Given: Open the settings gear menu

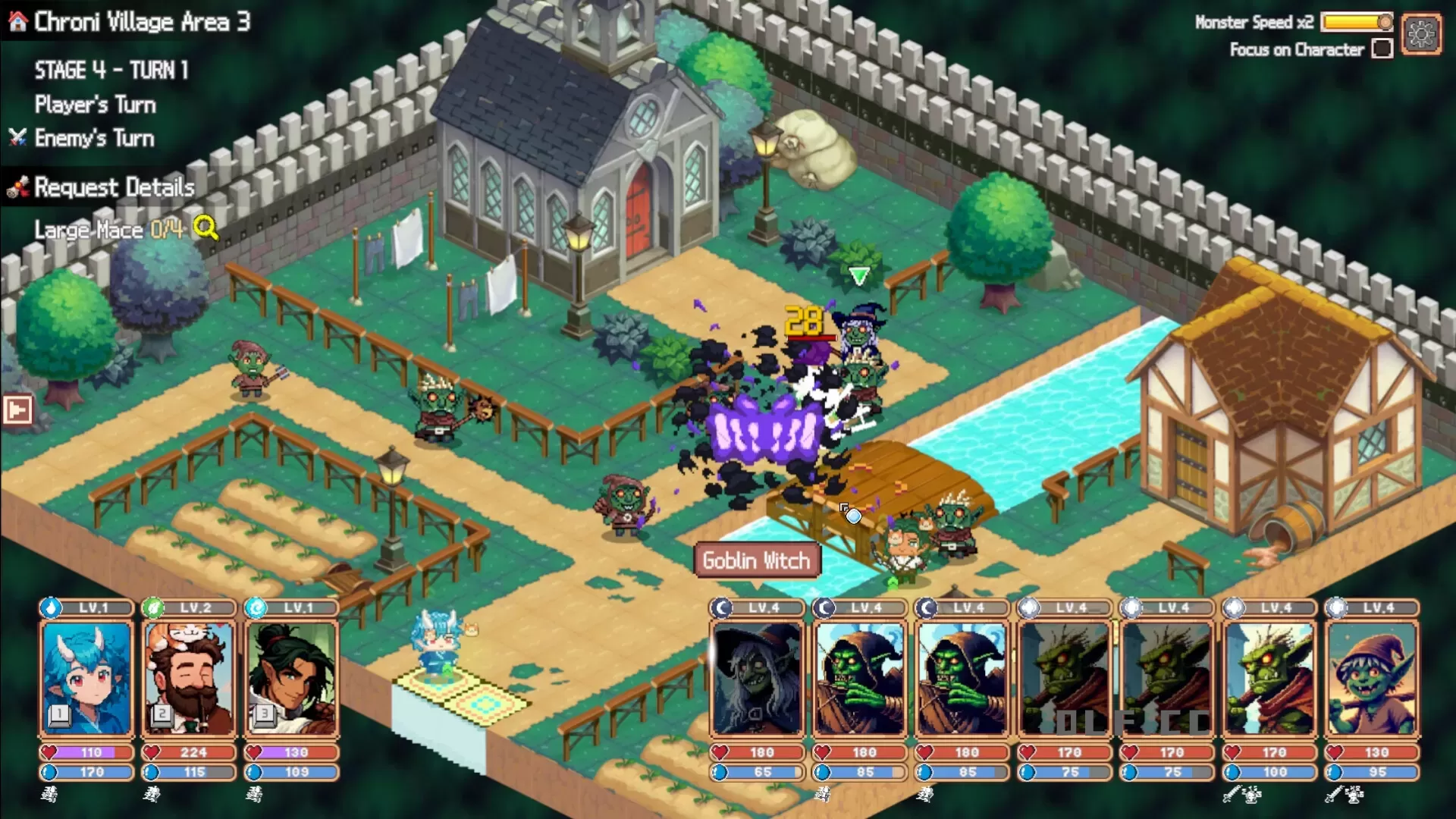Looking at the screenshot, I should (1421, 33).
